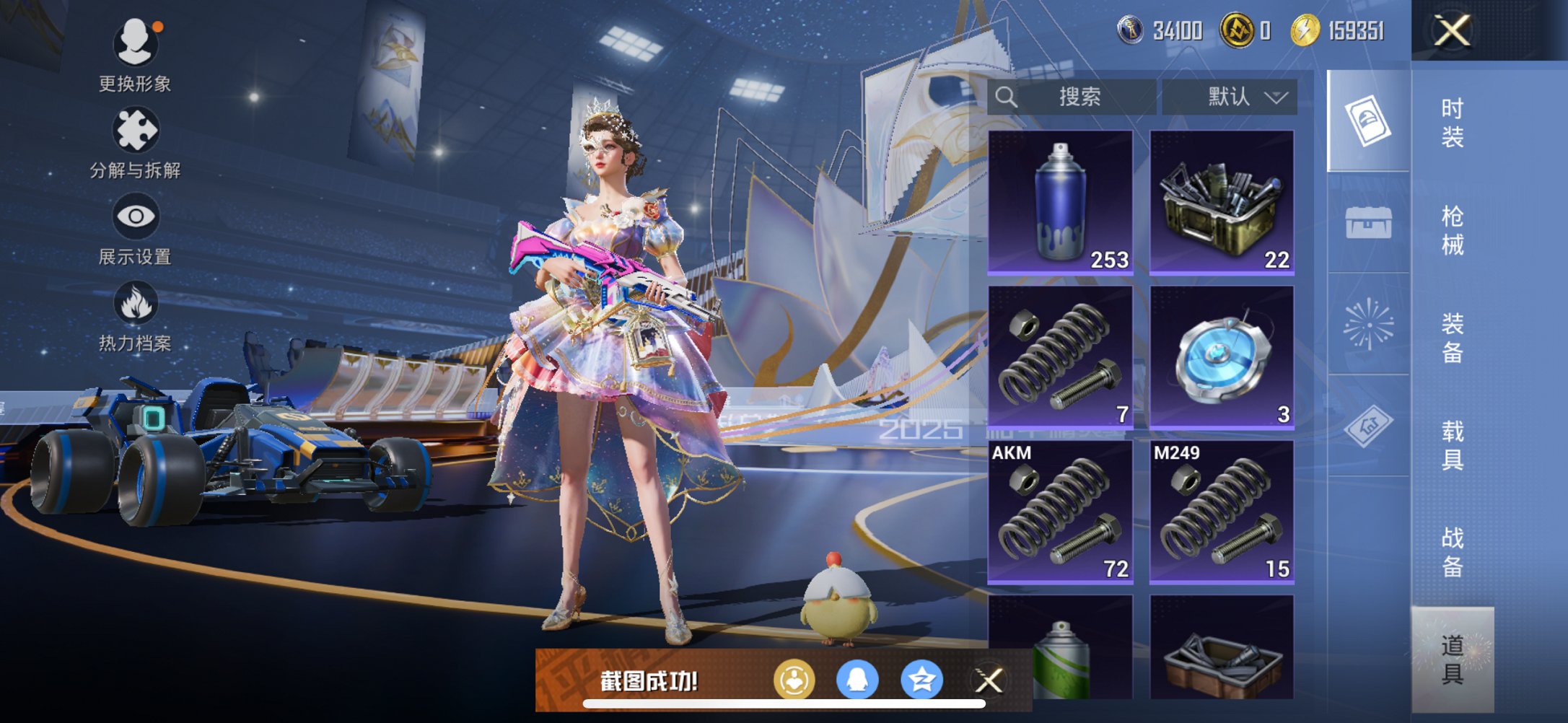Select the weapon parts crate with 22
Image resolution: width=1568 pixels, height=723 pixels.
[1222, 202]
